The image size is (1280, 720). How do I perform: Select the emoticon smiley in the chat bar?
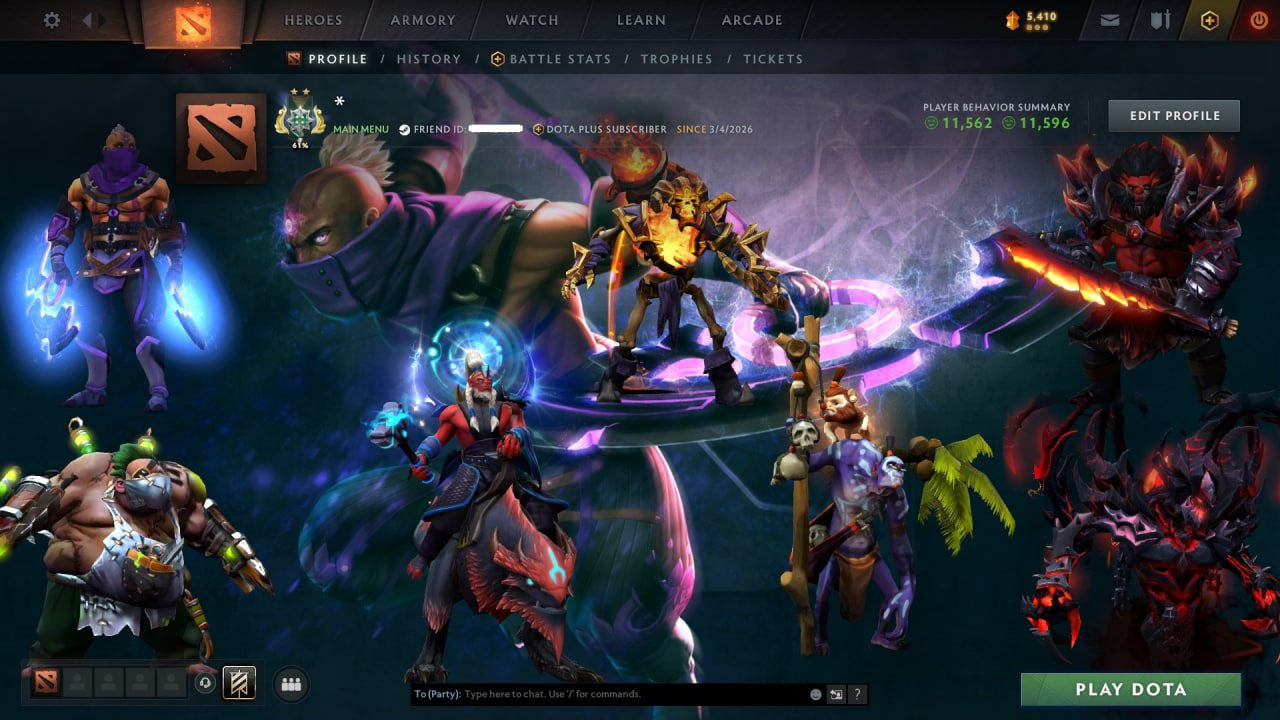[815, 693]
